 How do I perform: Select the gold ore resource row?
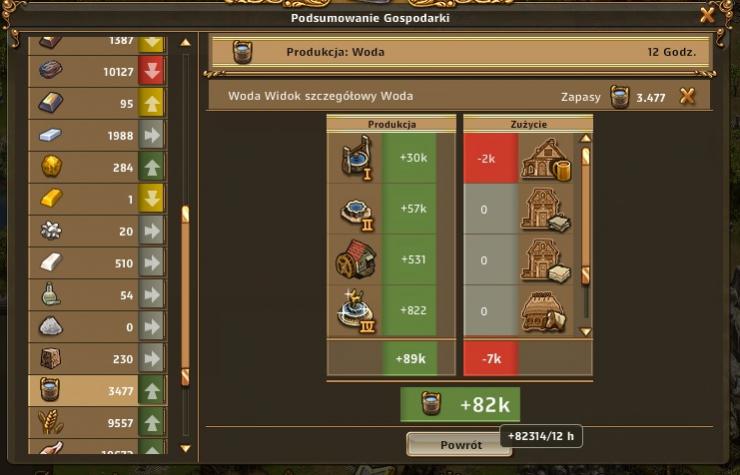click(x=97, y=167)
